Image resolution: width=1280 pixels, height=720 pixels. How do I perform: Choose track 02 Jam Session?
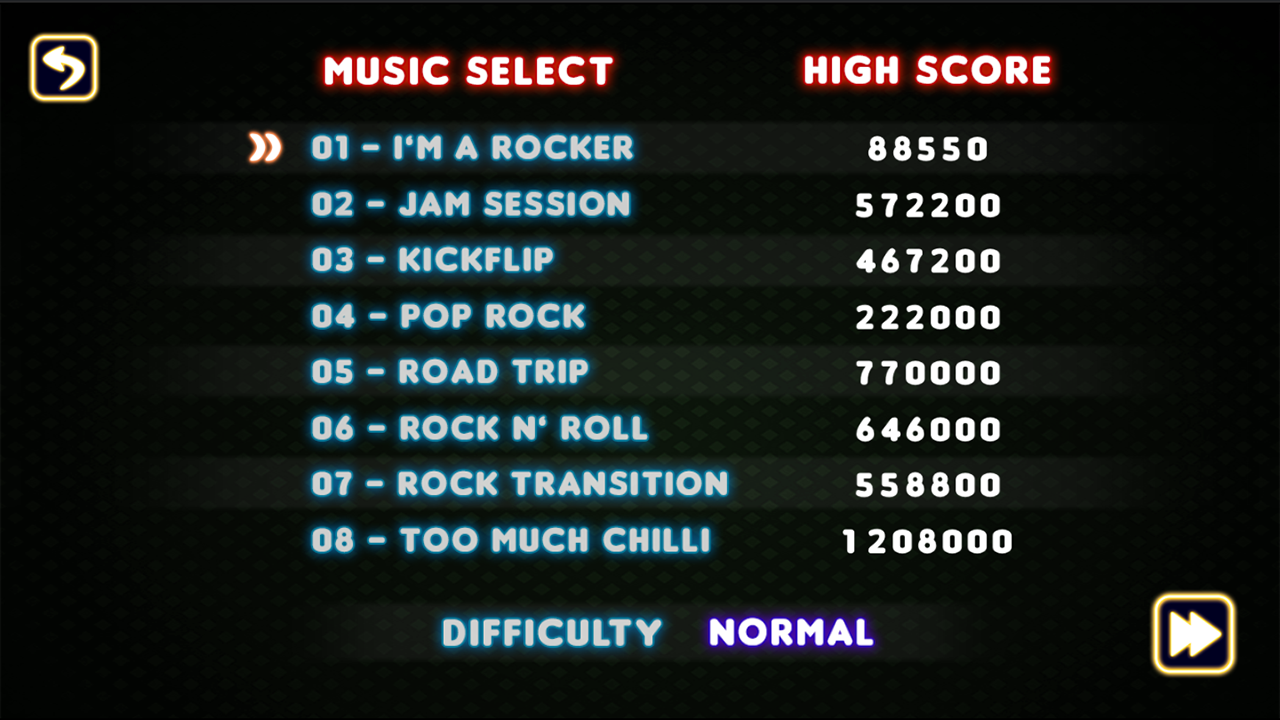click(x=470, y=204)
